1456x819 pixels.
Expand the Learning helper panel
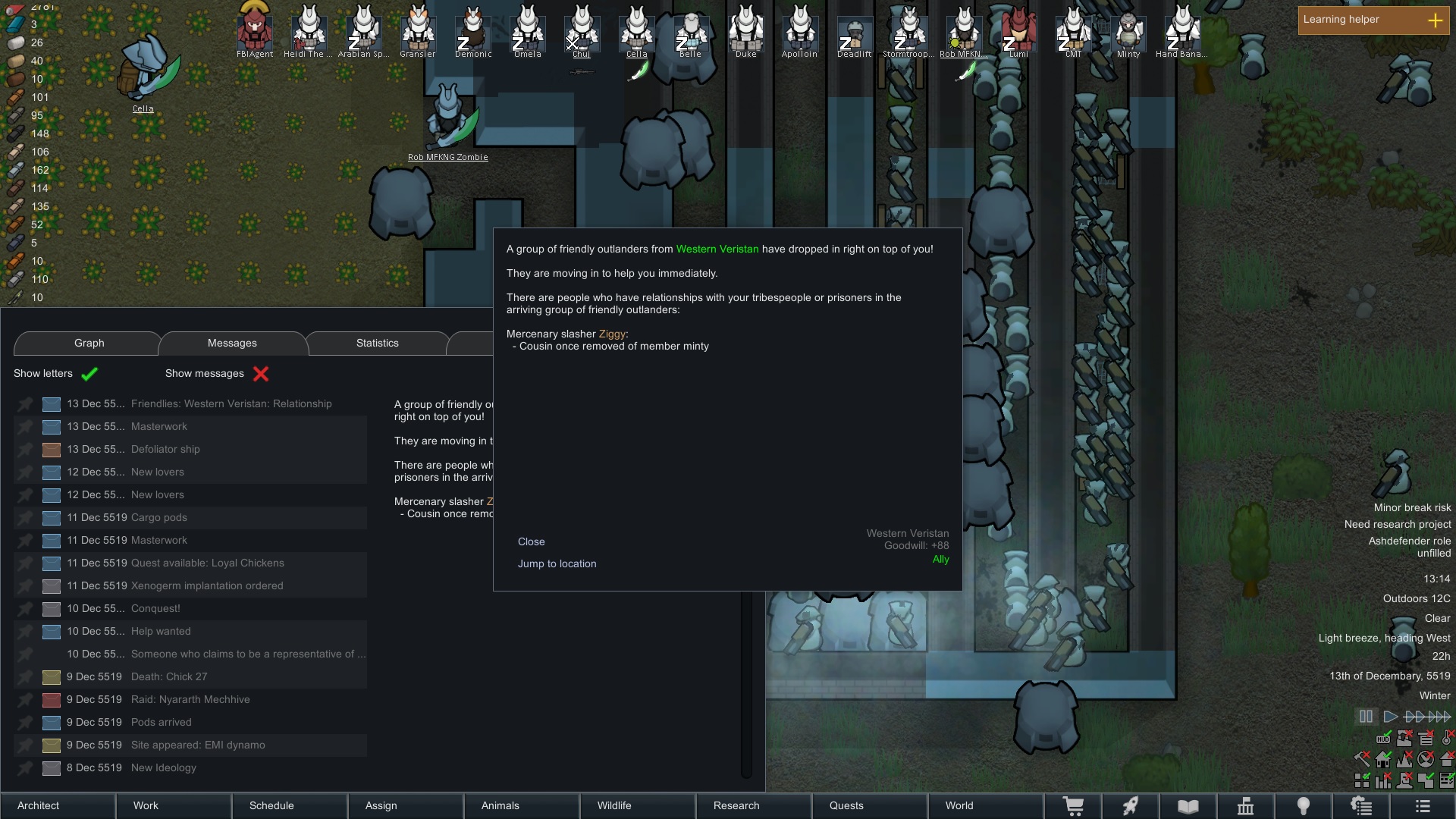tap(1435, 20)
